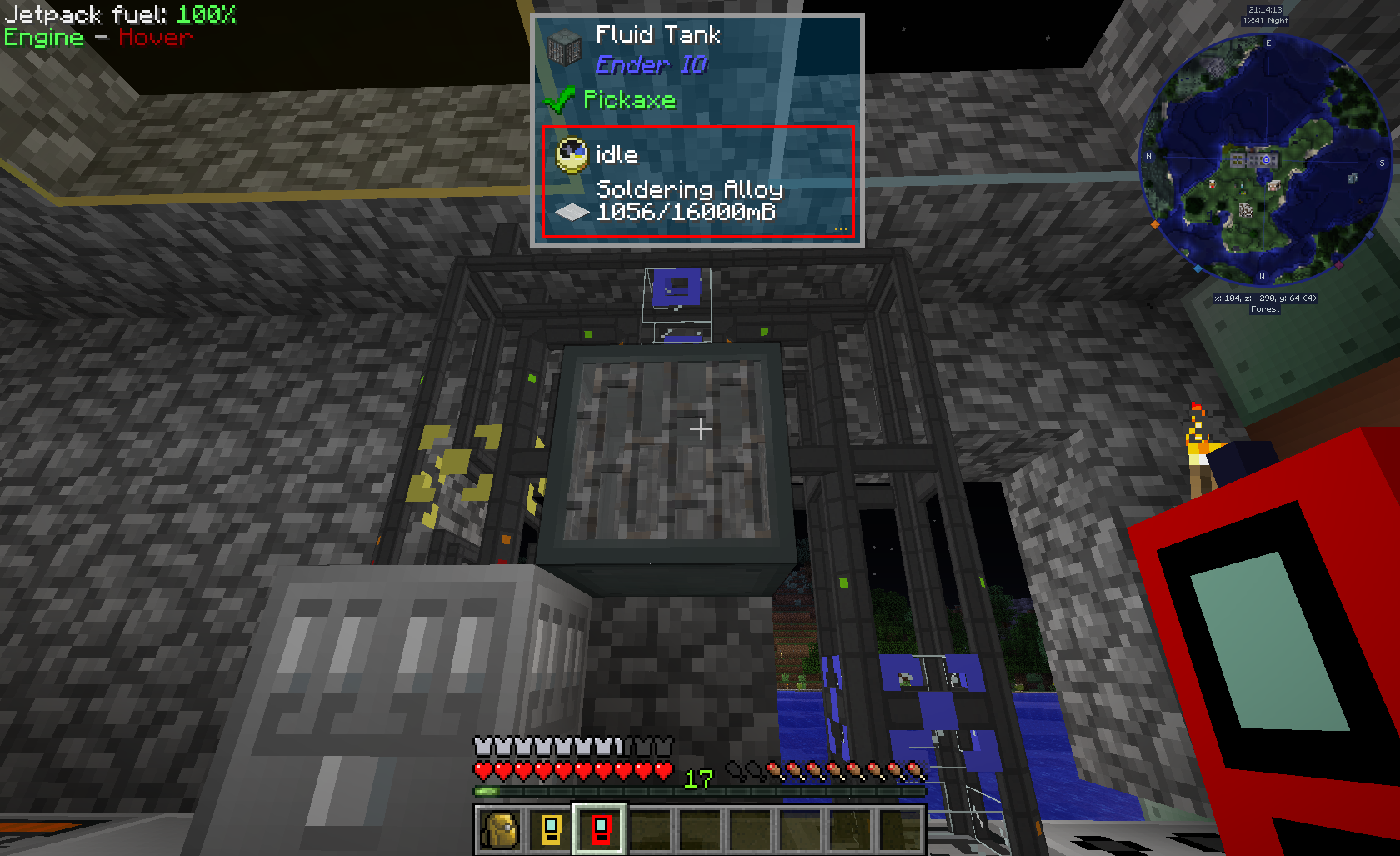Screen dimensions: 1400x856
Task: Click the cow marker on the minimap
Action: point(1273,185)
